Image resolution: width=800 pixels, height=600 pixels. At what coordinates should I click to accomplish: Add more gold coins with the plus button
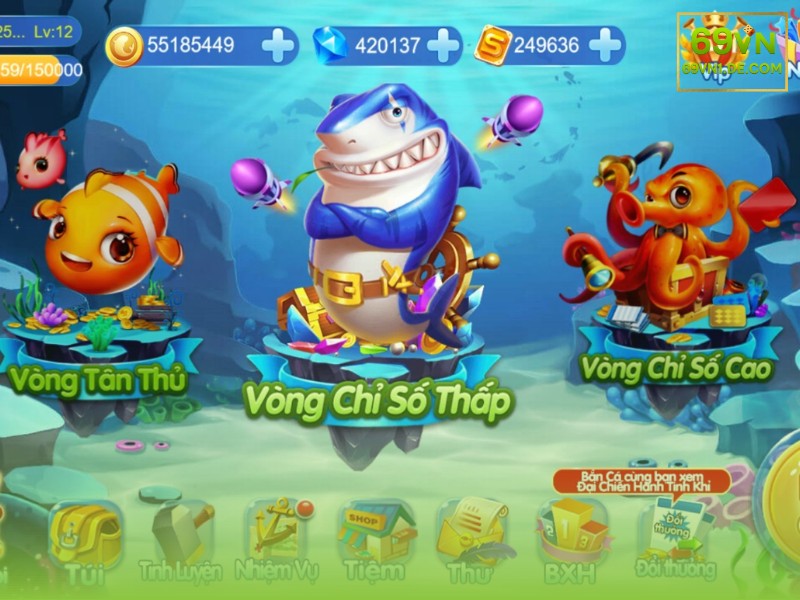coord(277,44)
